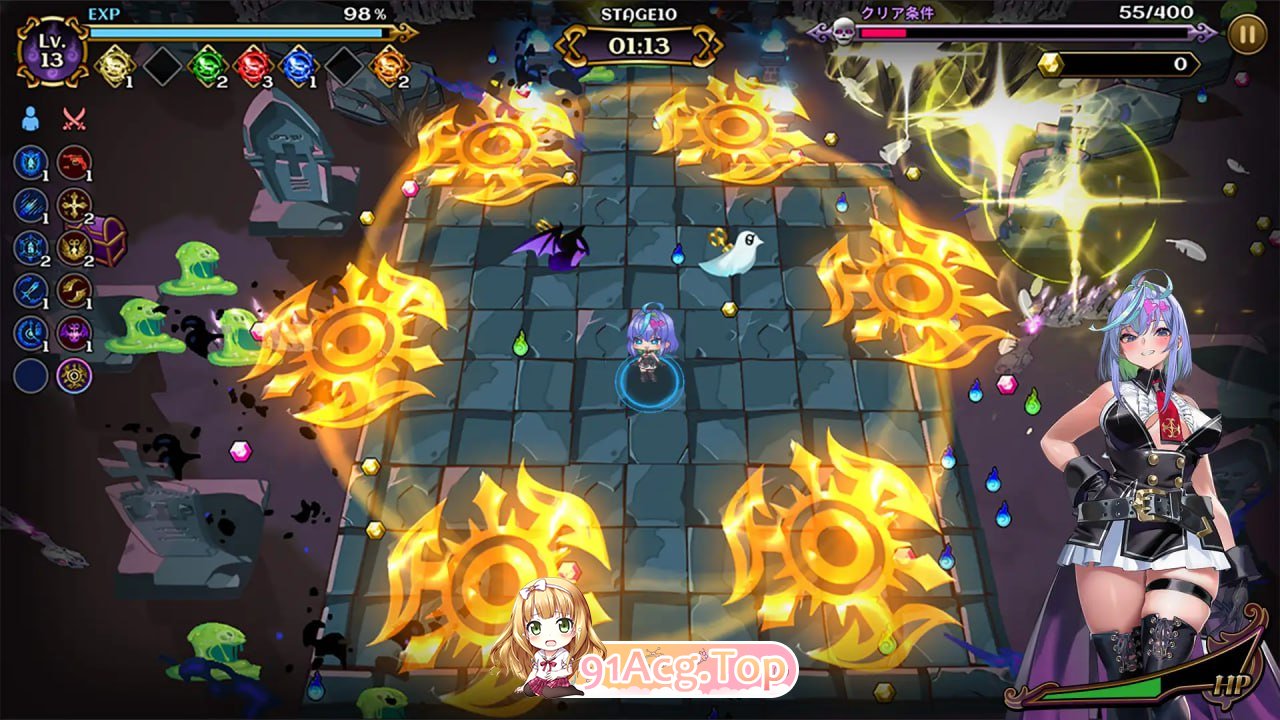Image resolution: width=1280 pixels, height=720 pixels.
Task: Select the orange element orb icon
Action: pos(389,66)
